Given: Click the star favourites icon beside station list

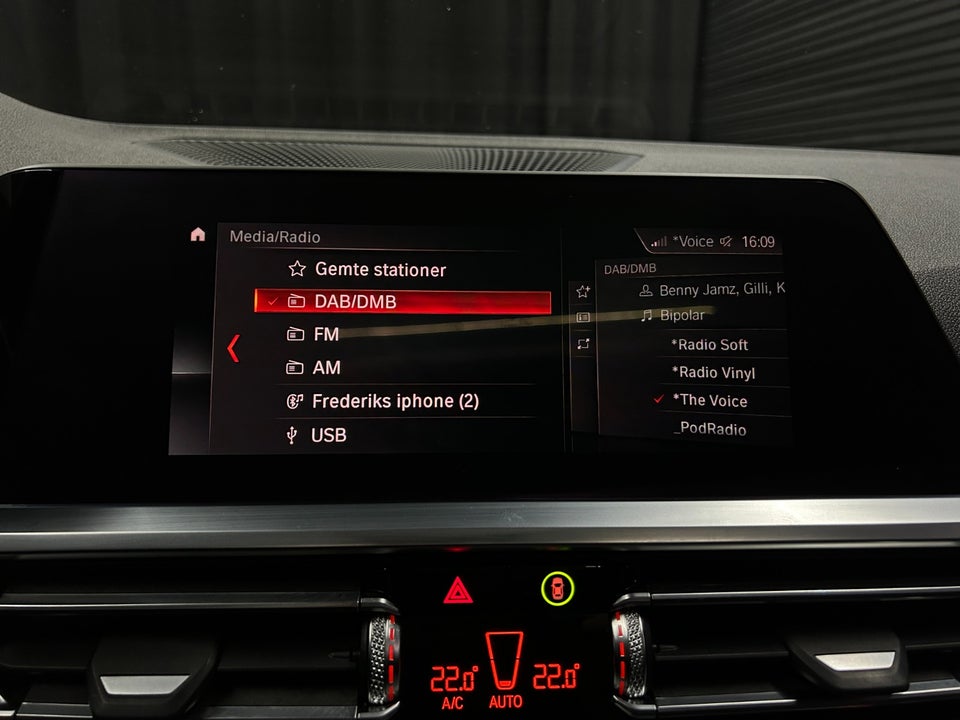Looking at the screenshot, I should pyautogui.click(x=583, y=291).
